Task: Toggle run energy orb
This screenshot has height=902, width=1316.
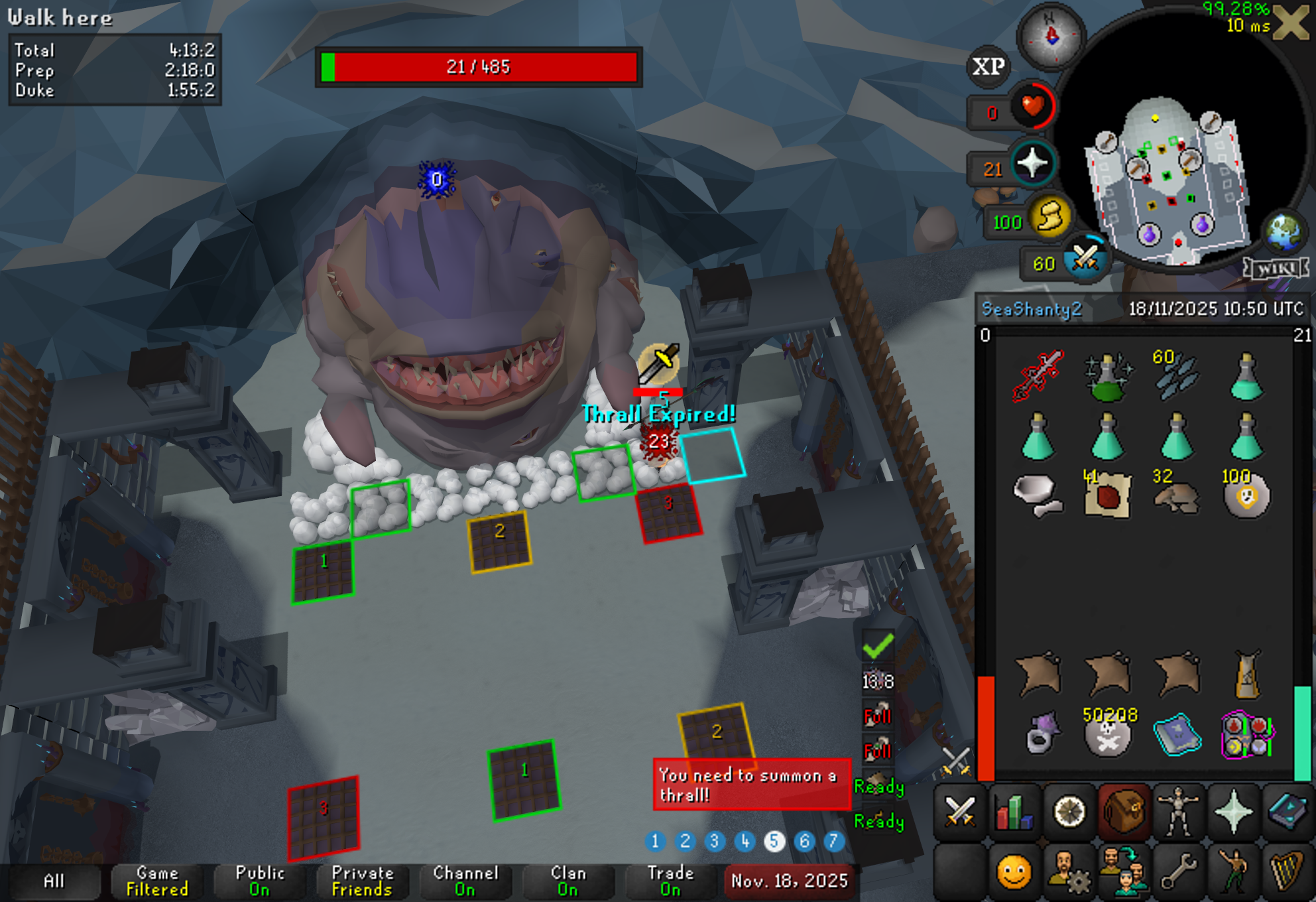Action: coord(1049,218)
